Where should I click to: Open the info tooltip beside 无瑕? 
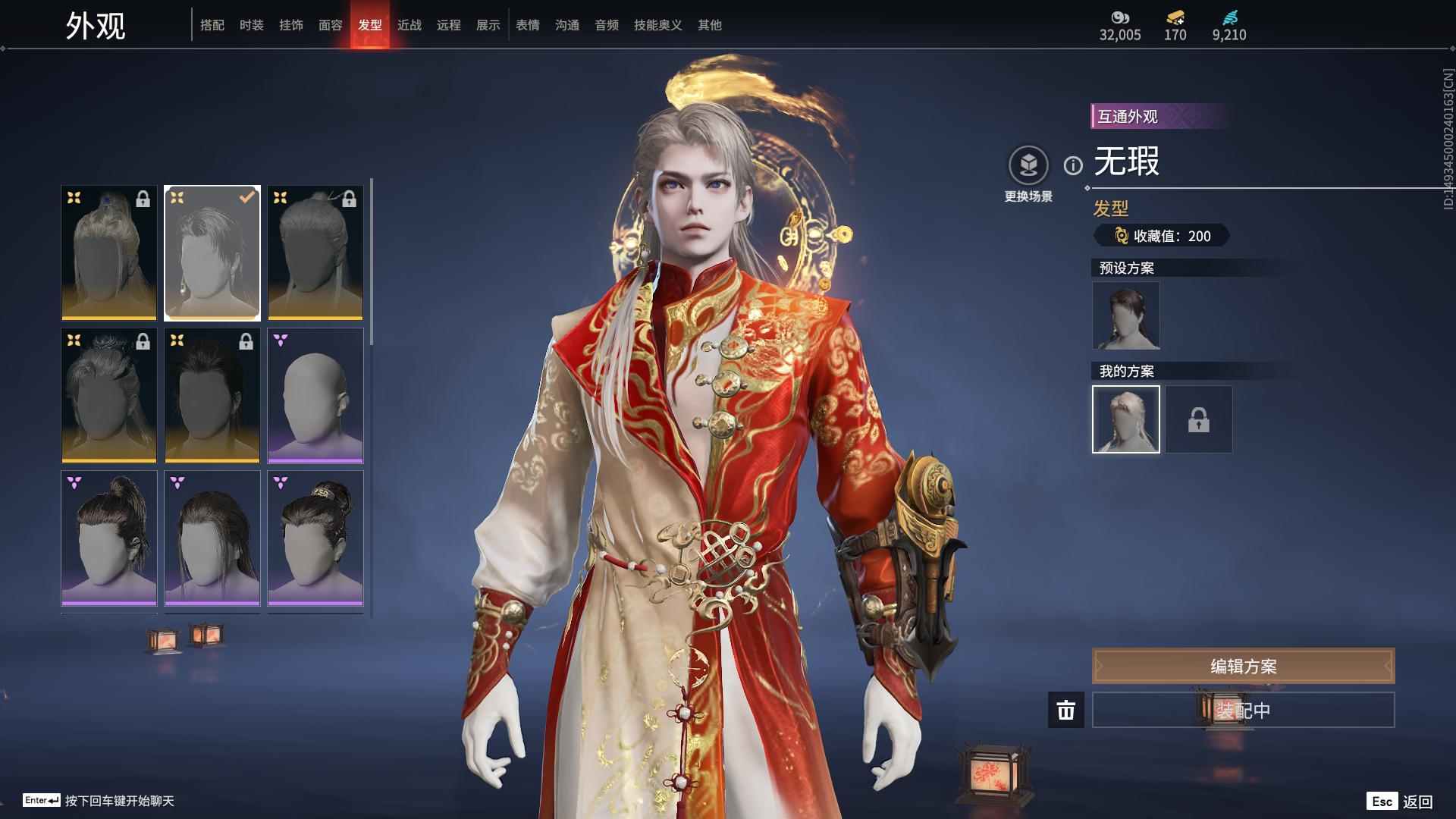point(1072,168)
